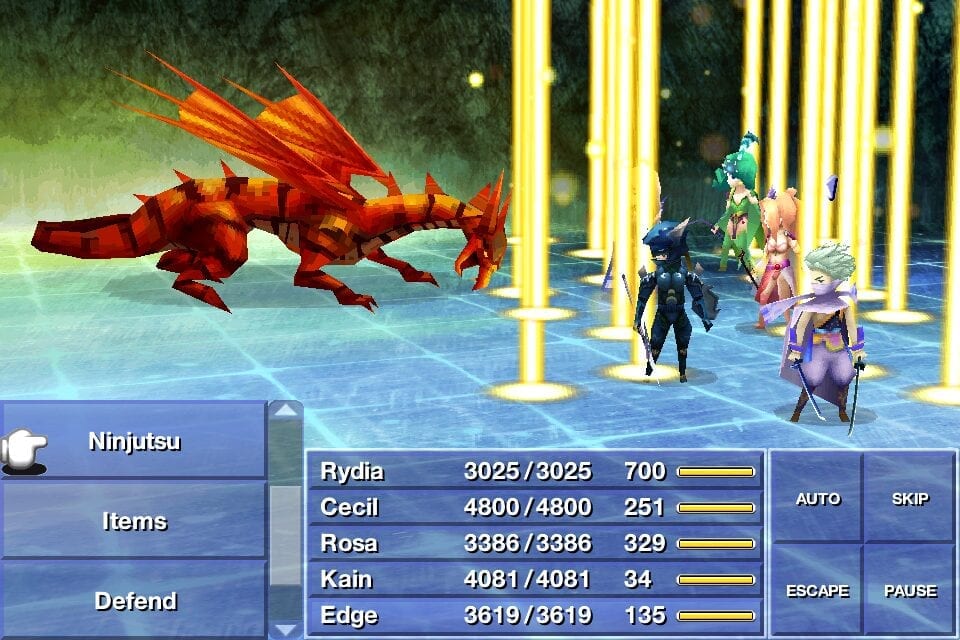Select the Ninjutsu command

click(x=134, y=441)
